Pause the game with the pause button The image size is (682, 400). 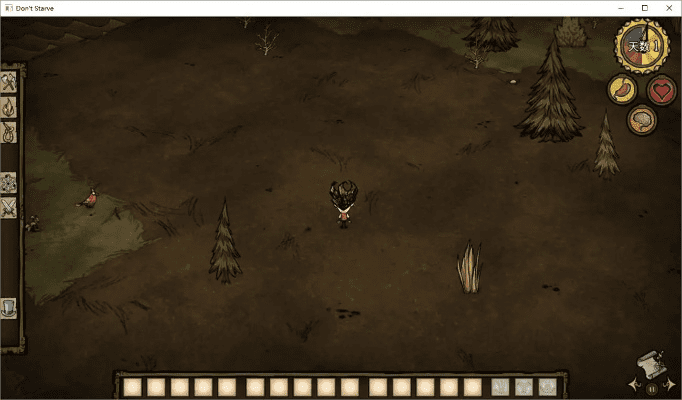653,387
